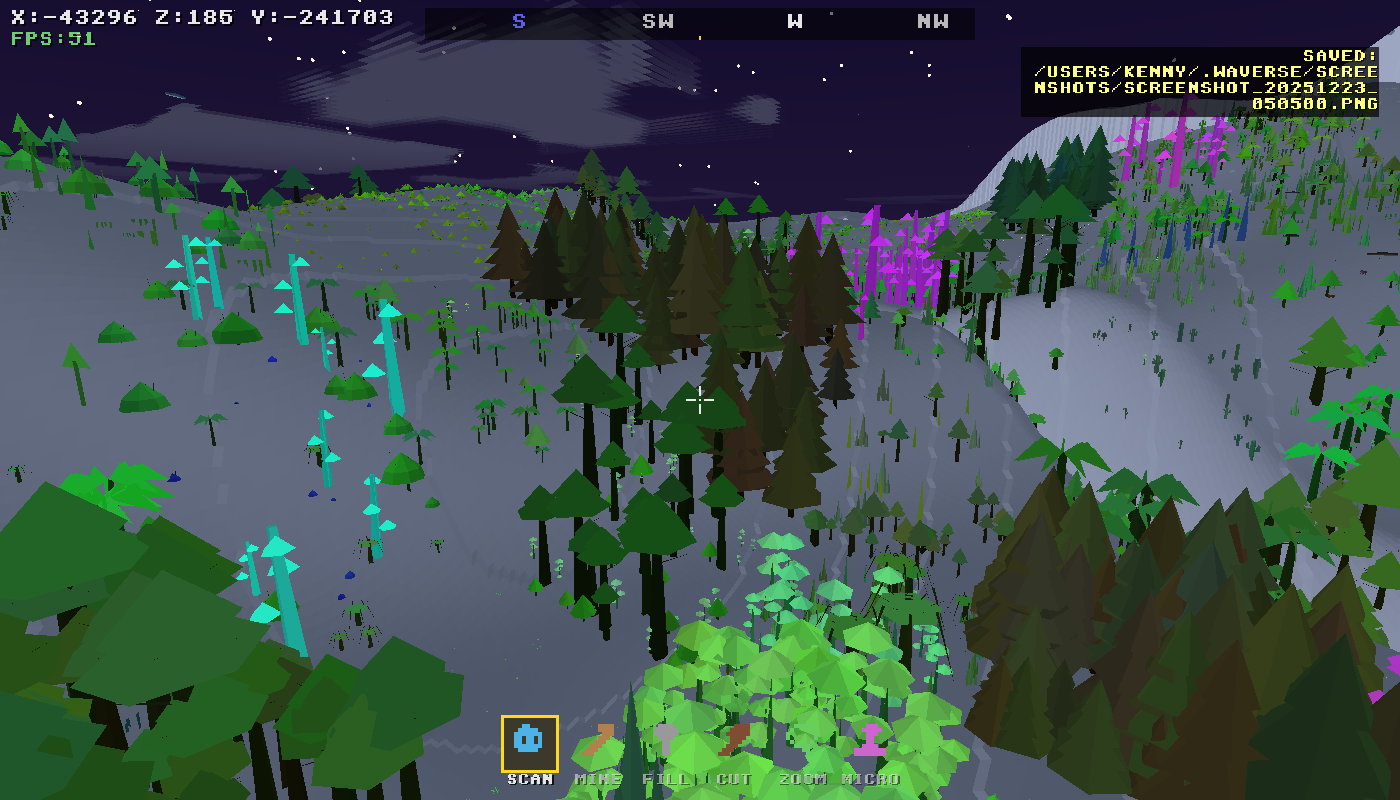
Task: Switch compass heading to SW
Action: [x=659, y=20]
